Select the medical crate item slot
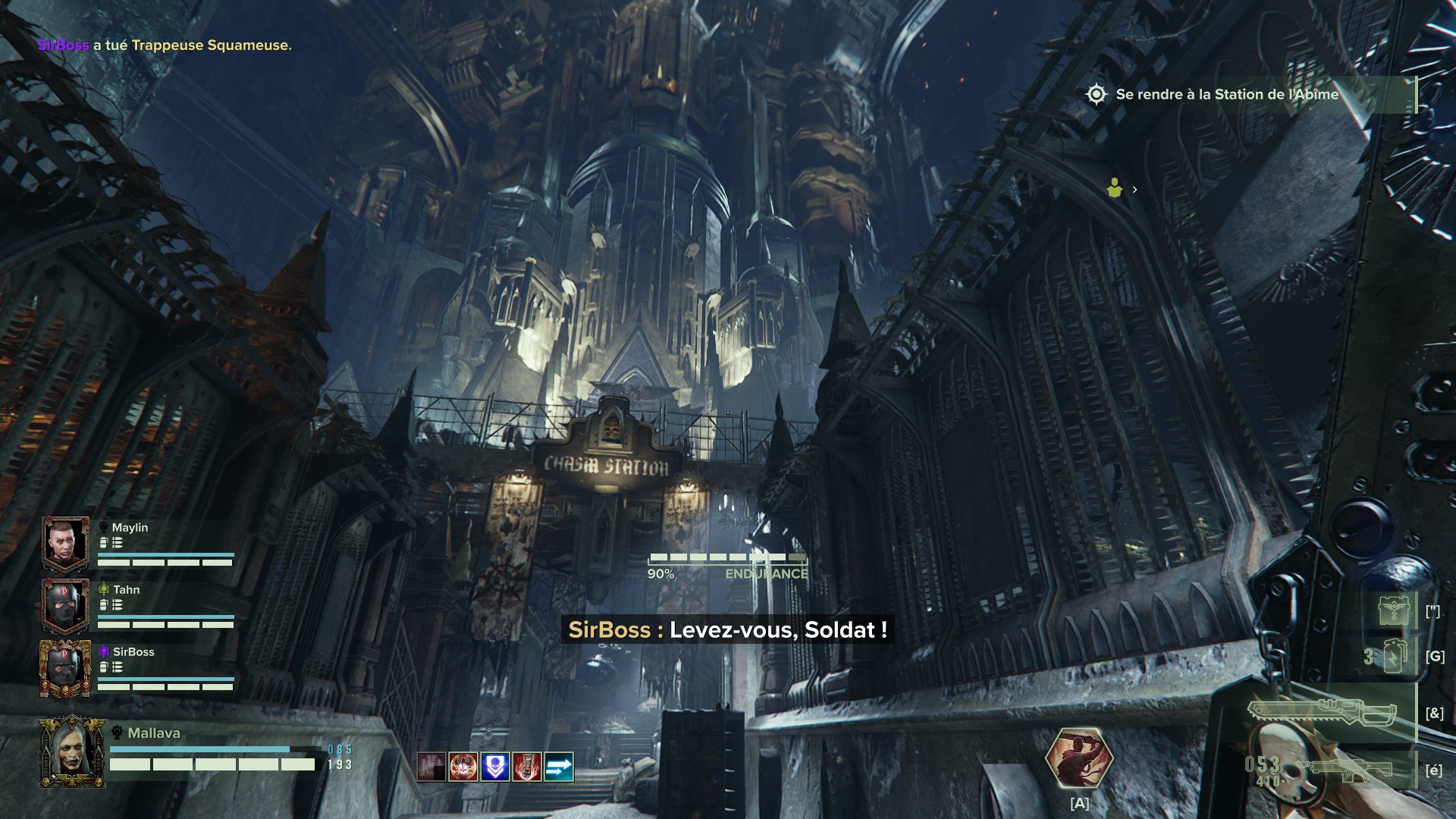This screenshot has width=1456, height=819. (x=1394, y=610)
